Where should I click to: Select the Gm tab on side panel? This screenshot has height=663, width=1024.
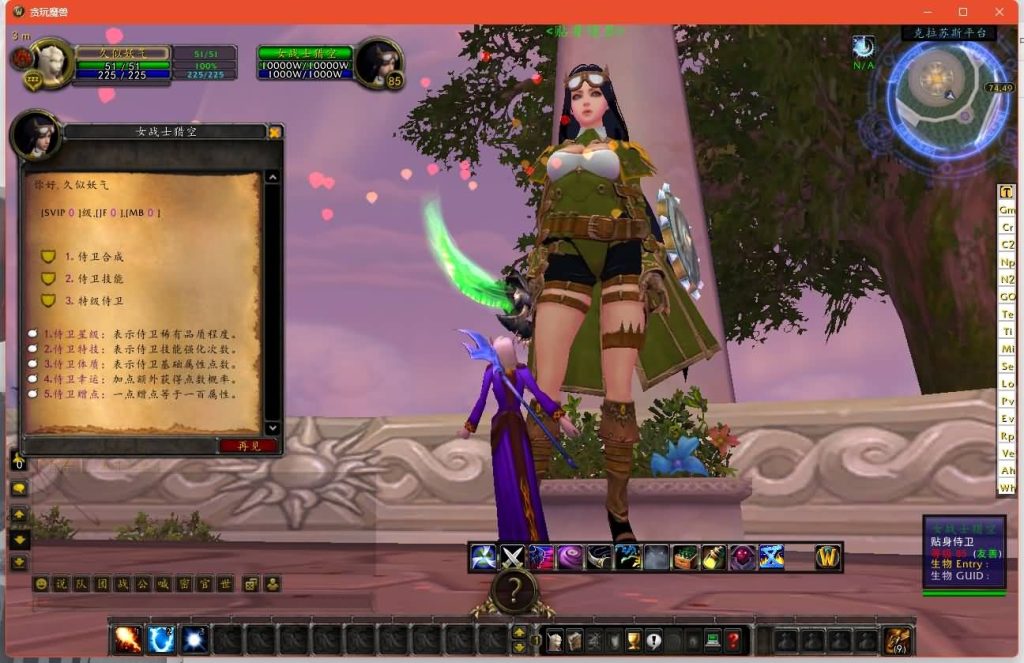pyautogui.click(x=1007, y=210)
